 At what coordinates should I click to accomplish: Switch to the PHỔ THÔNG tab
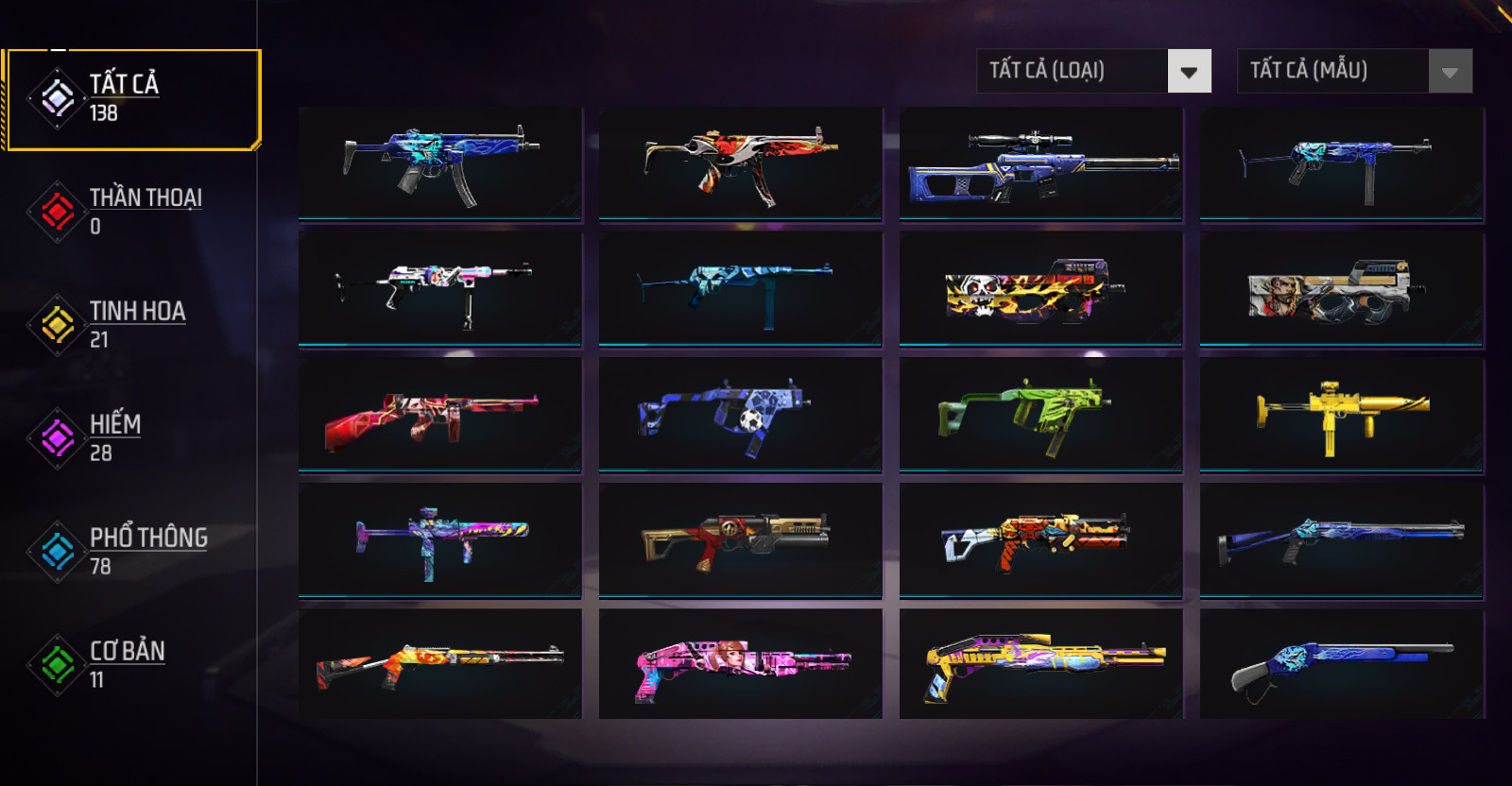pos(132,551)
